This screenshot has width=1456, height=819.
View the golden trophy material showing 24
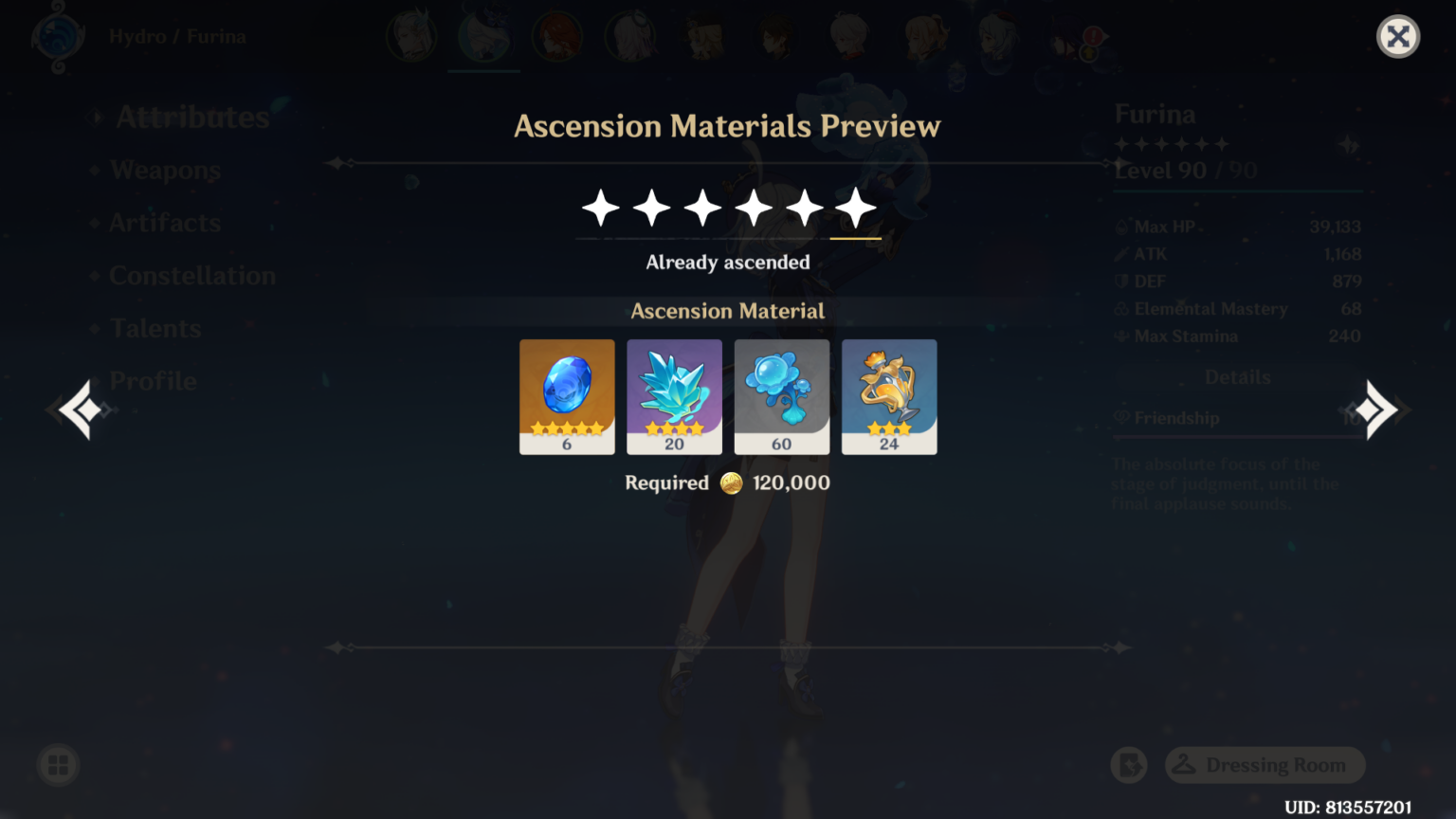889,396
